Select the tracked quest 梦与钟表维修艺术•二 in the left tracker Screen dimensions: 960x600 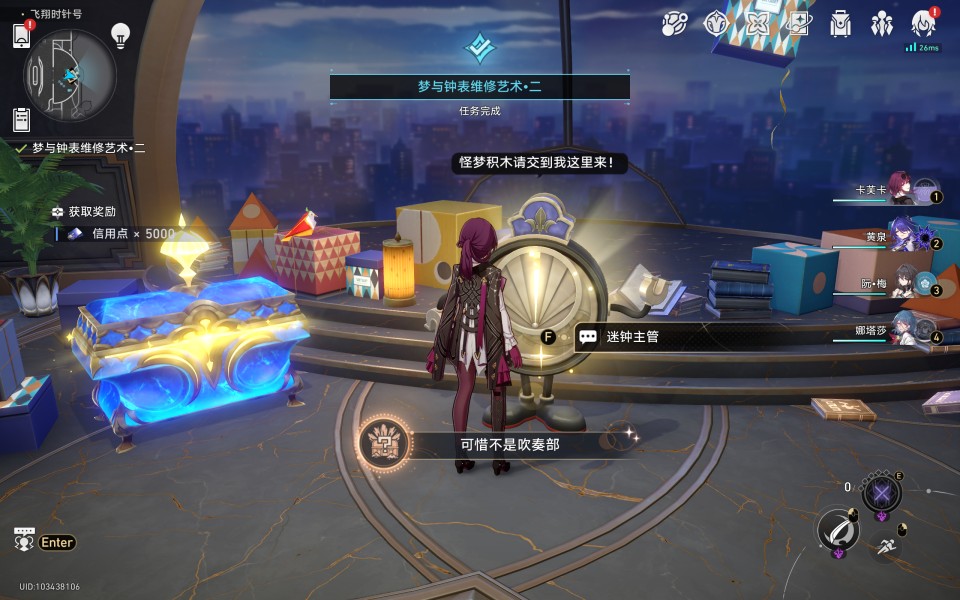(88, 148)
